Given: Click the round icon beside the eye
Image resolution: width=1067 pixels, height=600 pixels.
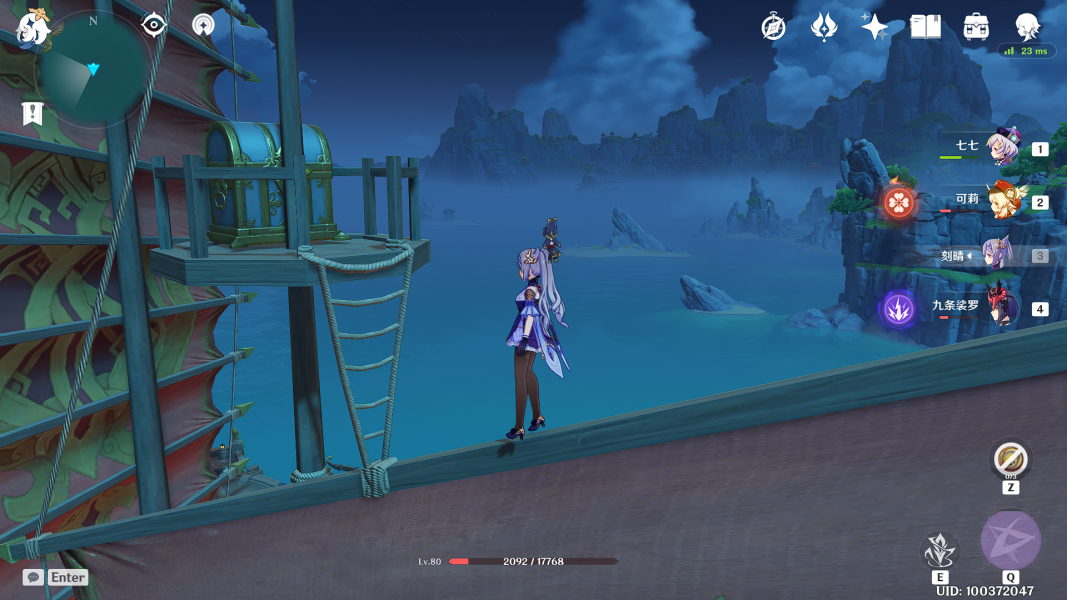Looking at the screenshot, I should [203, 25].
